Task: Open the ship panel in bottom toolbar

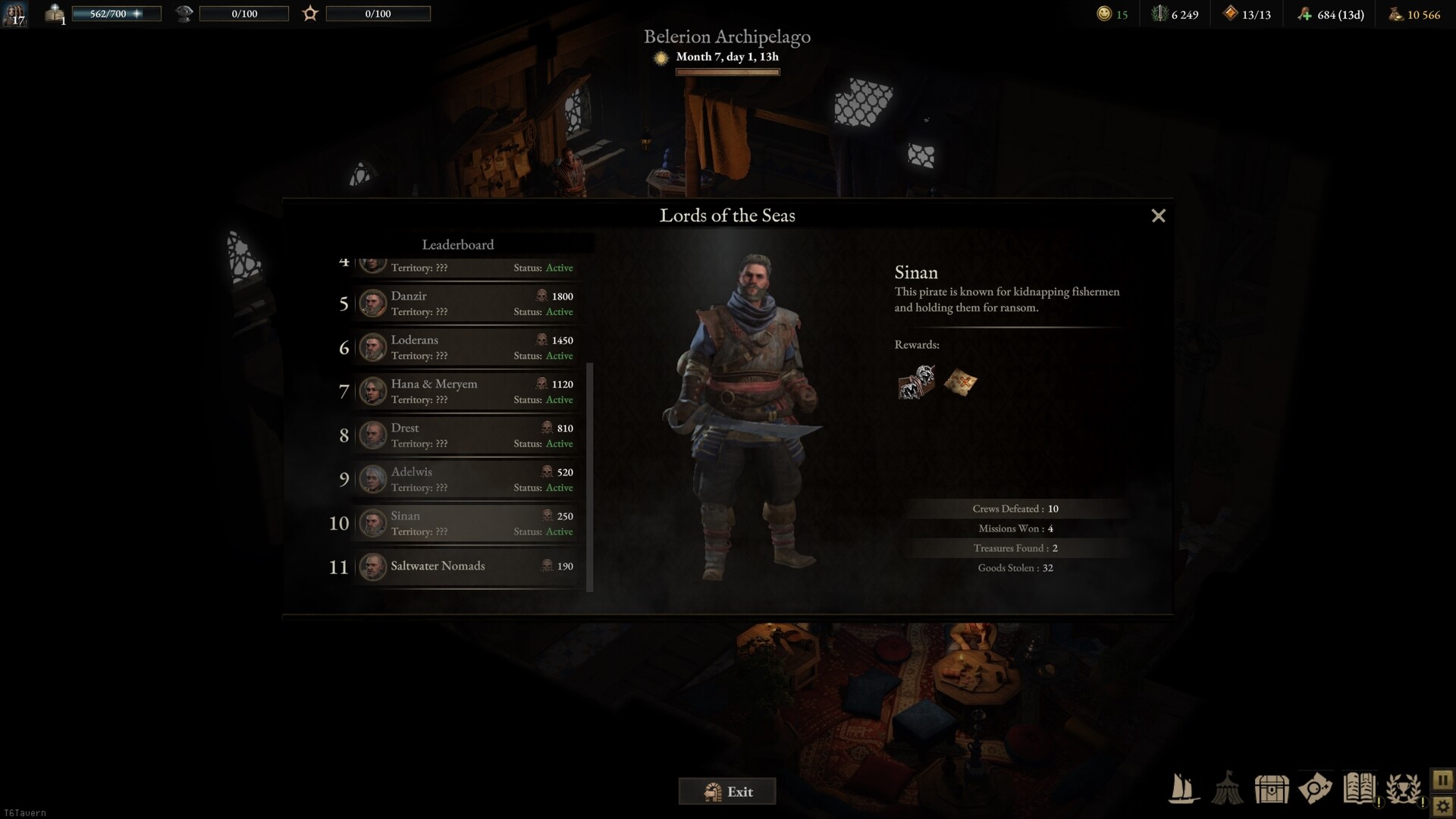Action: [x=1183, y=789]
